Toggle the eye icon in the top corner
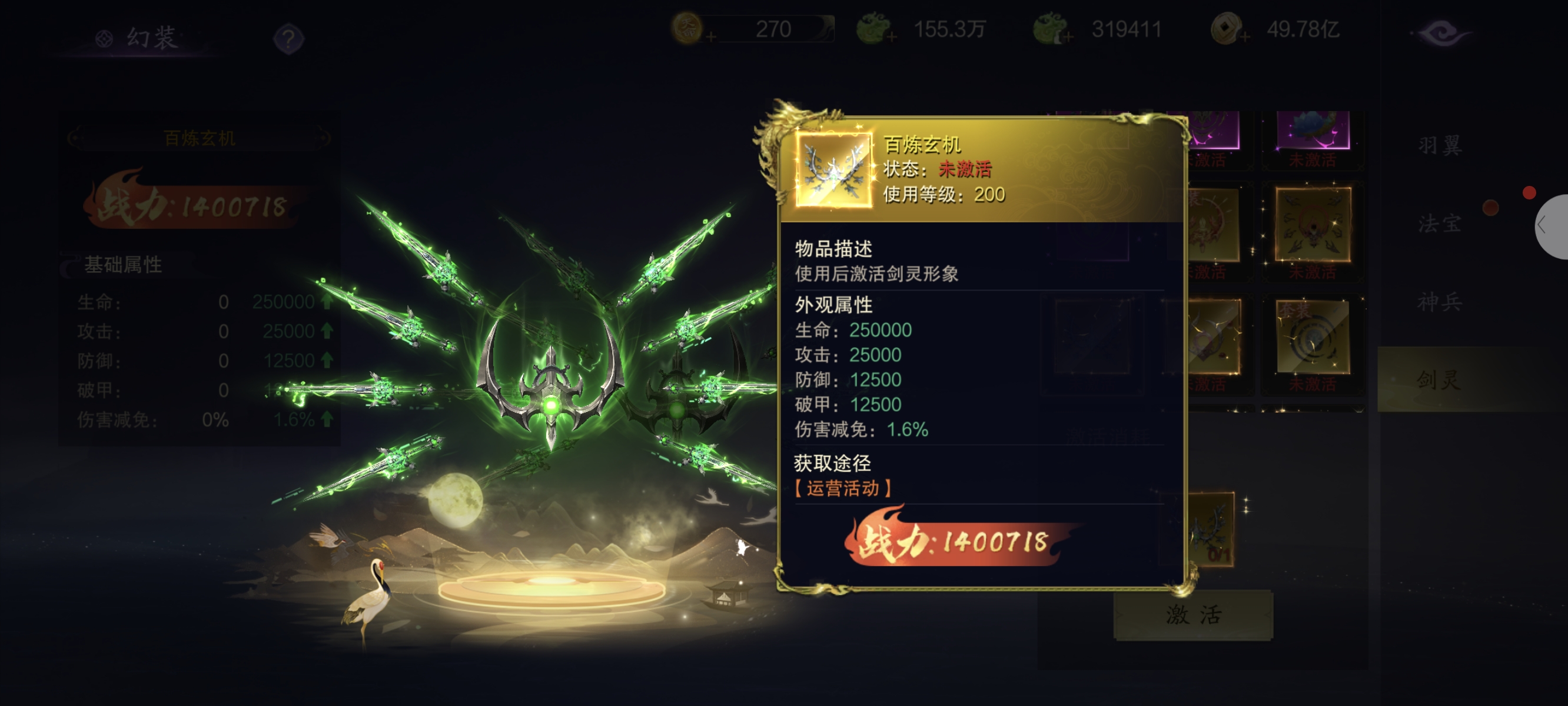Screen dimensions: 1568x706 pyautogui.click(x=1441, y=33)
